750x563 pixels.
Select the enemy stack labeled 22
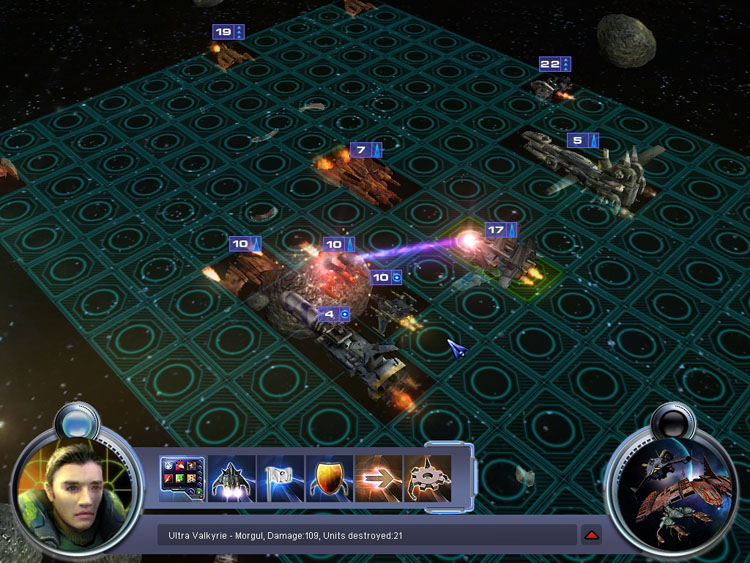tap(551, 88)
